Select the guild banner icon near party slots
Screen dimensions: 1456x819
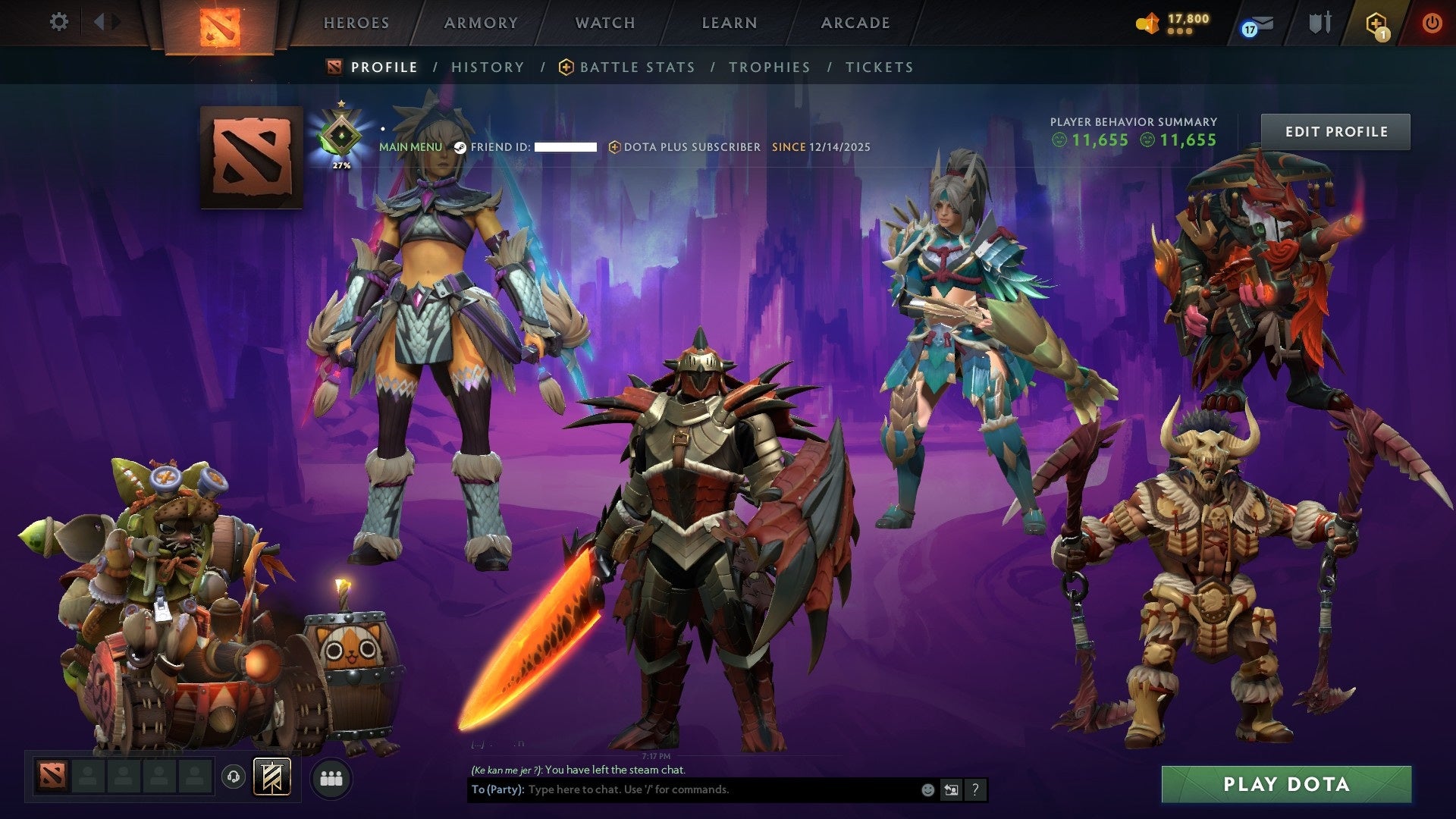pyautogui.click(x=274, y=777)
